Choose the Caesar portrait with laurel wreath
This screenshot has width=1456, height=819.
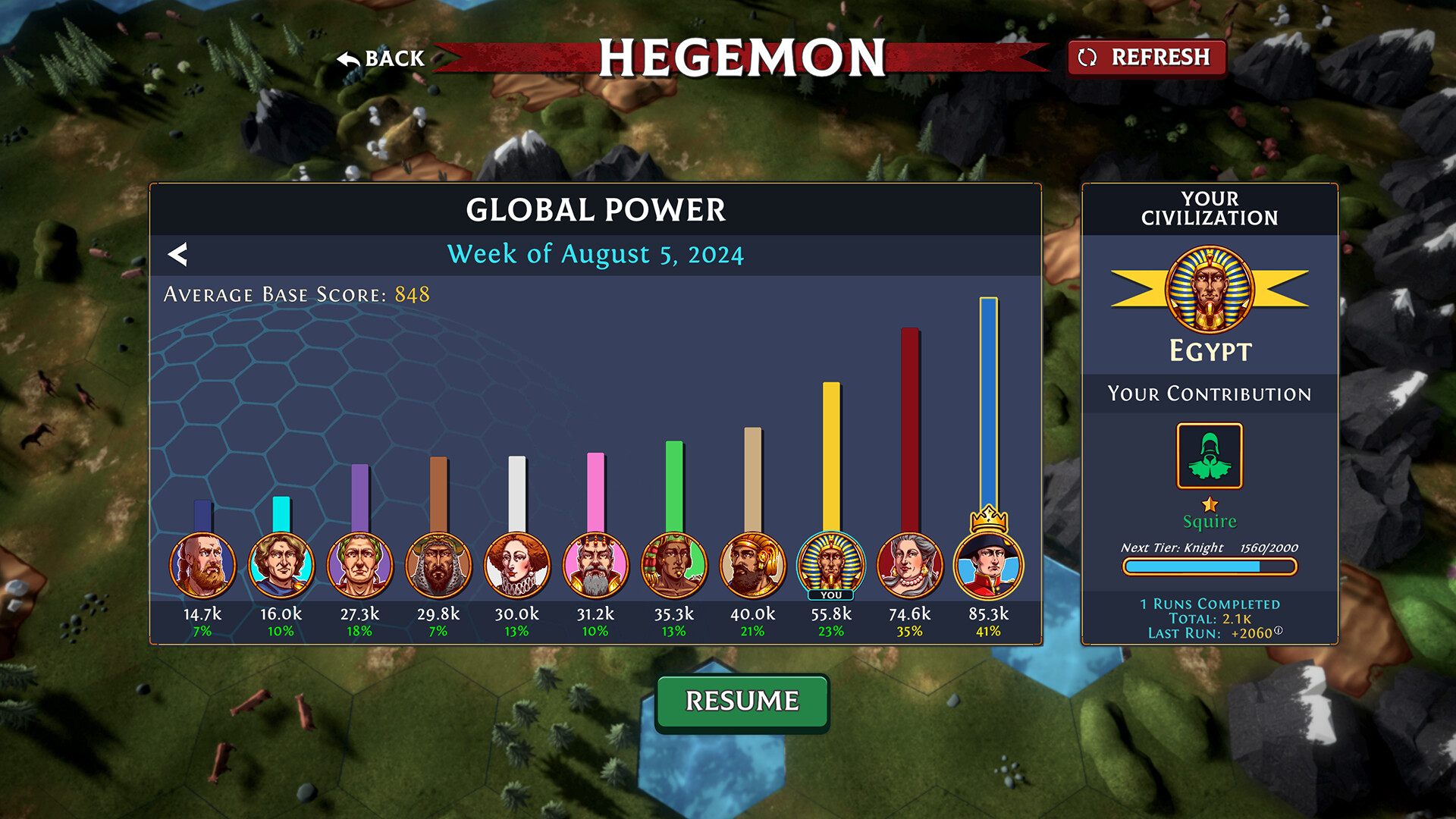[x=359, y=565]
